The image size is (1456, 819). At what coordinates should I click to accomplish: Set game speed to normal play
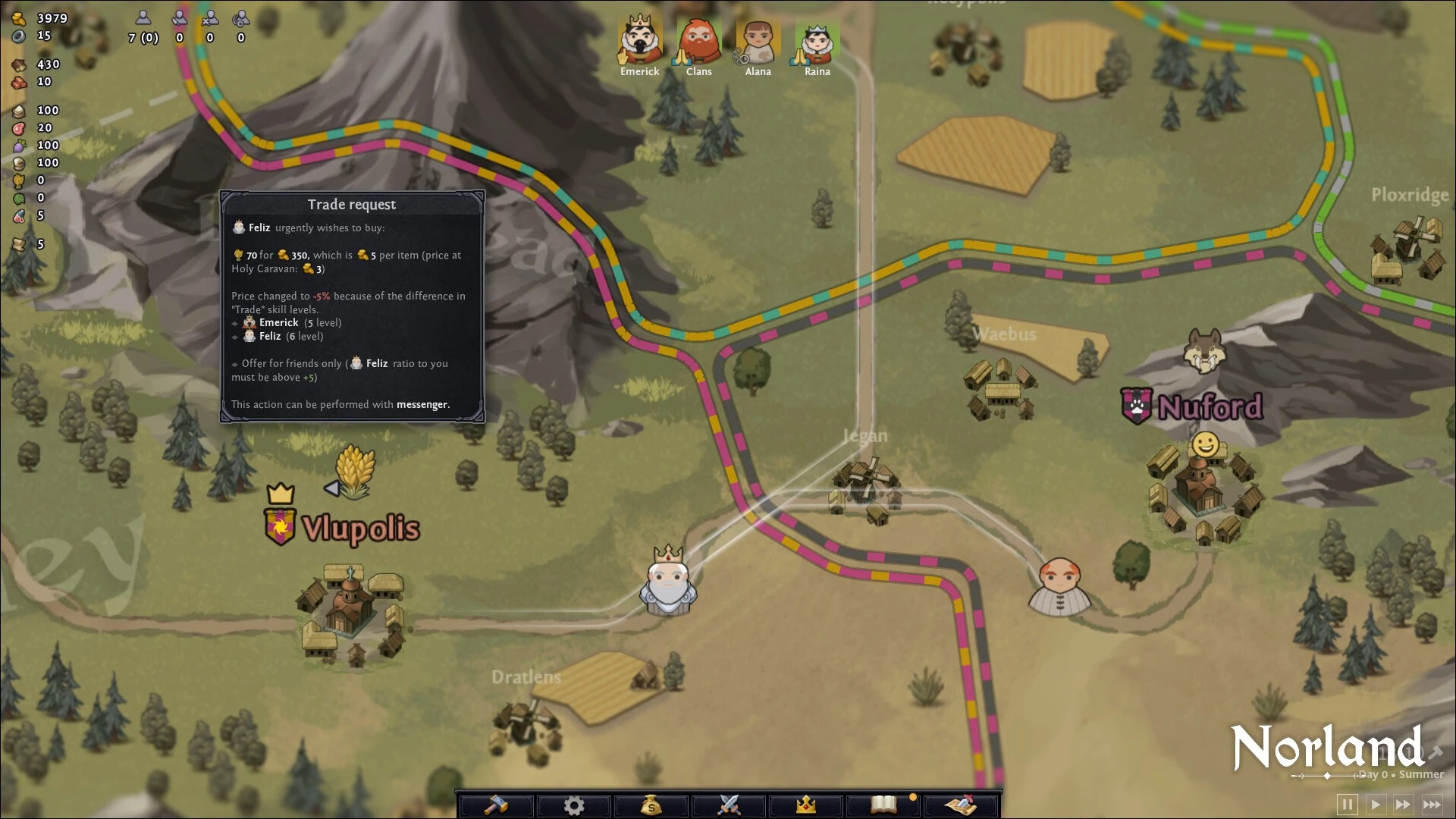tap(1376, 805)
